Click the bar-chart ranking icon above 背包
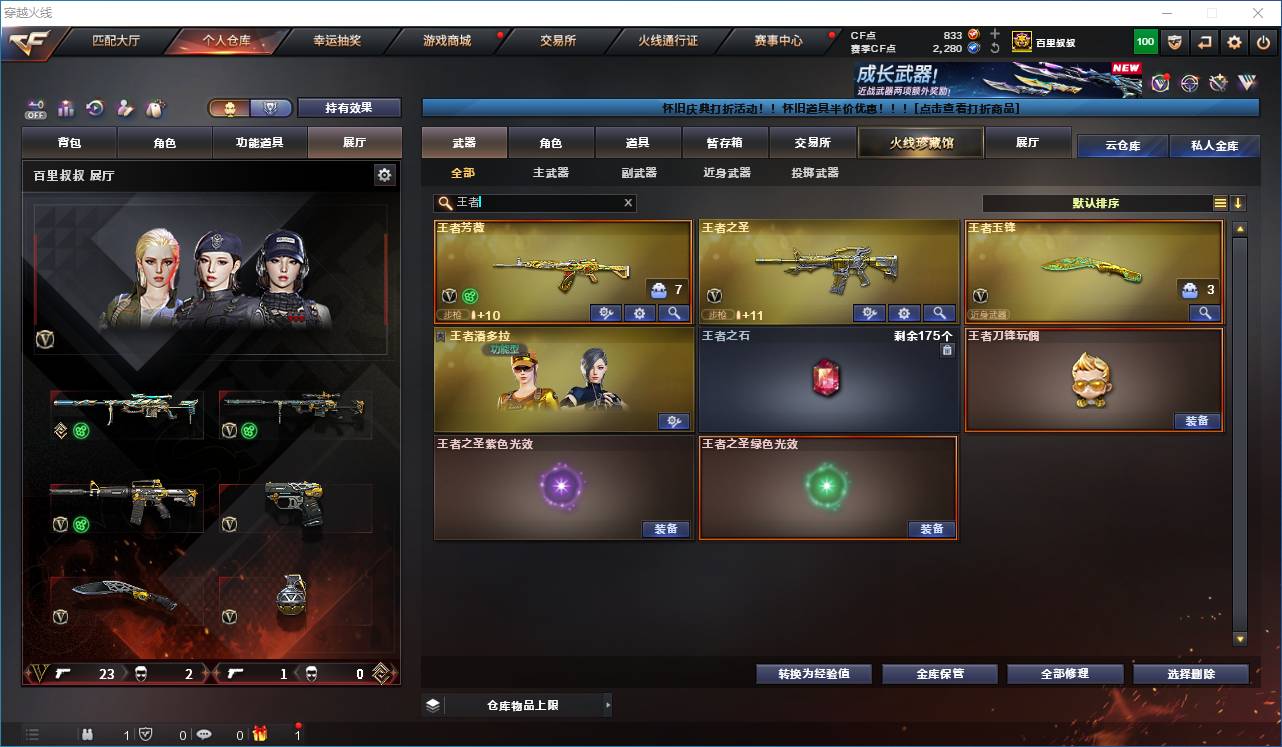The width and height of the screenshot is (1282, 747). pyautogui.click(x=67, y=107)
